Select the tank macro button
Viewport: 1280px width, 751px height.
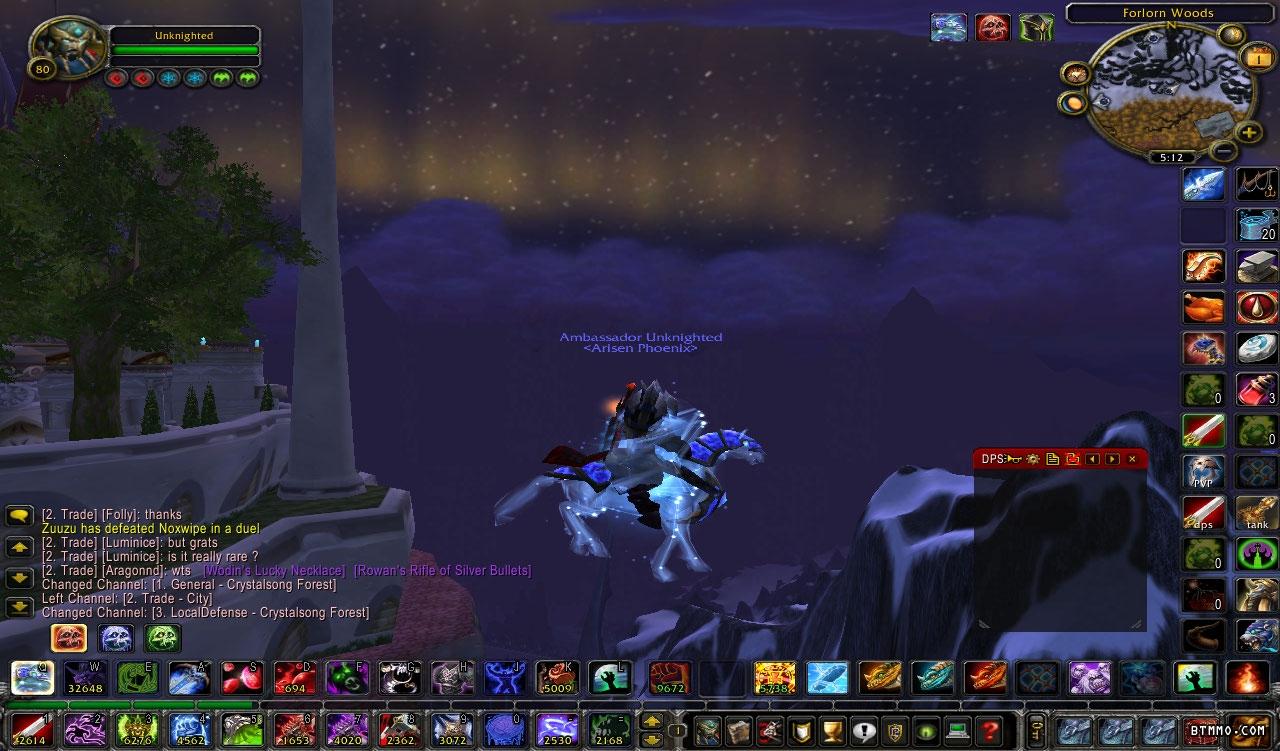[x=1257, y=512]
